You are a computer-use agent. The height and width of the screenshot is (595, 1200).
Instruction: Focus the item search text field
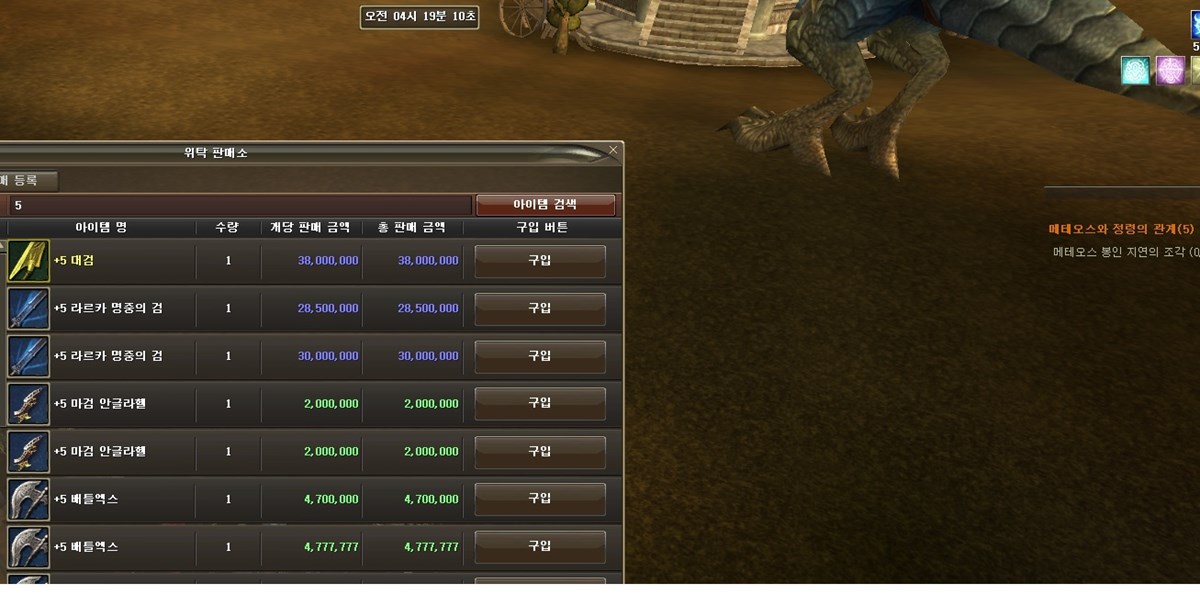tap(240, 205)
